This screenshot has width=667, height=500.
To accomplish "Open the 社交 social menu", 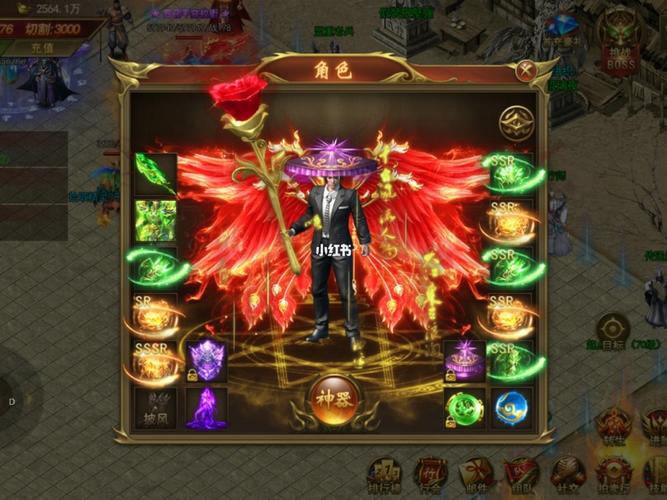I will pos(566,476).
